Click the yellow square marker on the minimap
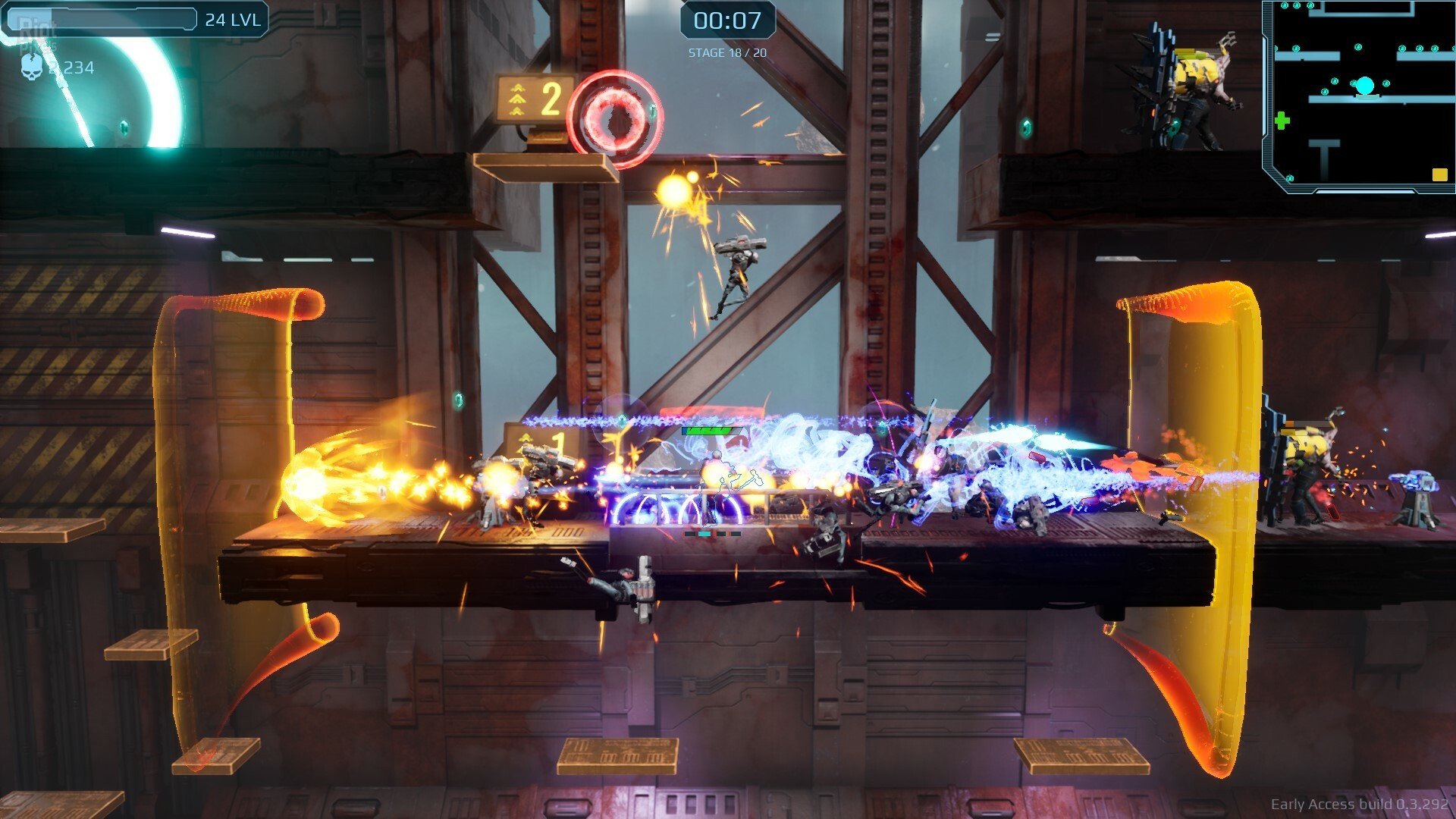This screenshot has width=1456, height=819. pyautogui.click(x=1440, y=174)
